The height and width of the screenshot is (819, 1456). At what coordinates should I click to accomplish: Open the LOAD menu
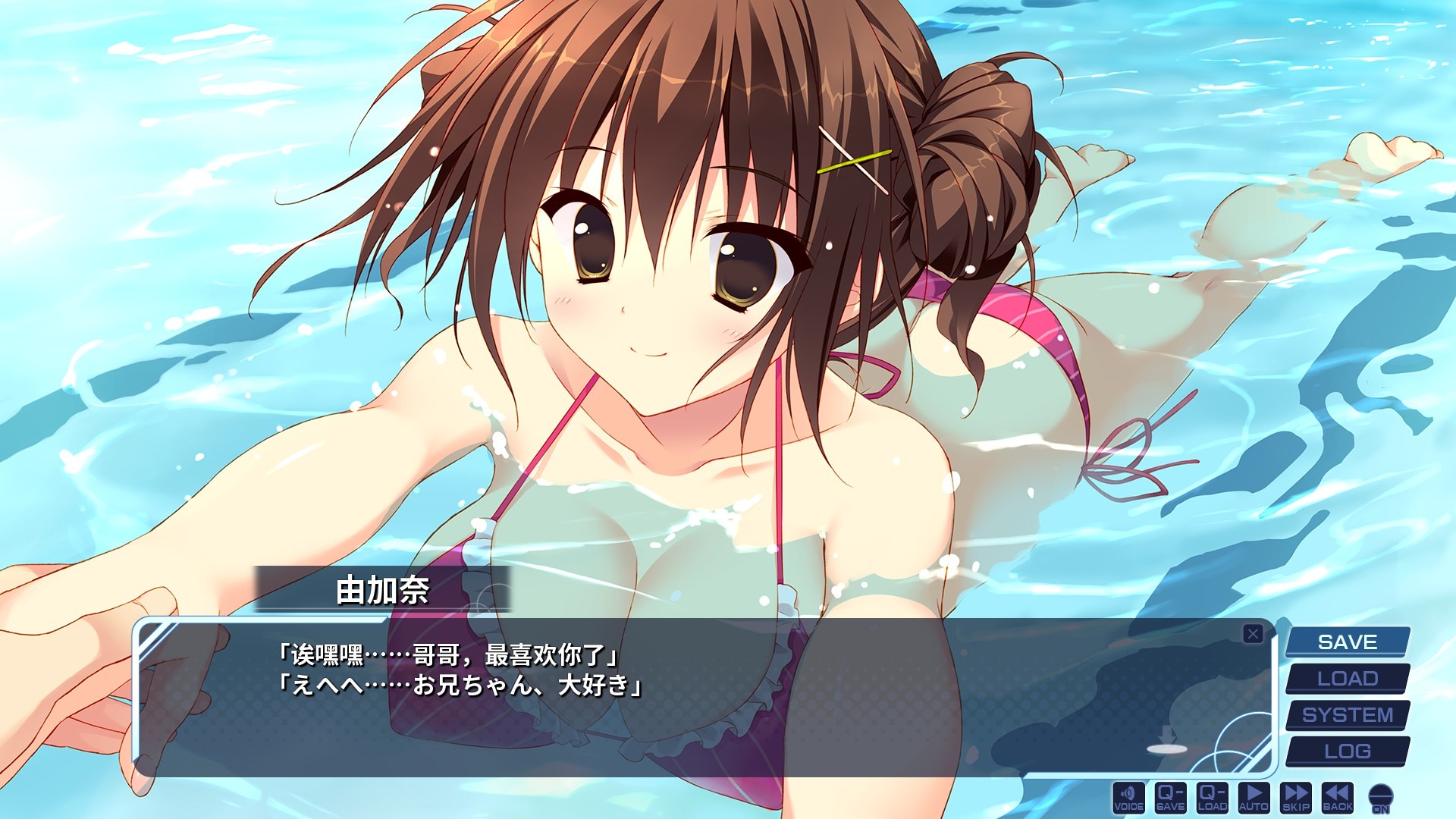[x=1347, y=679]
